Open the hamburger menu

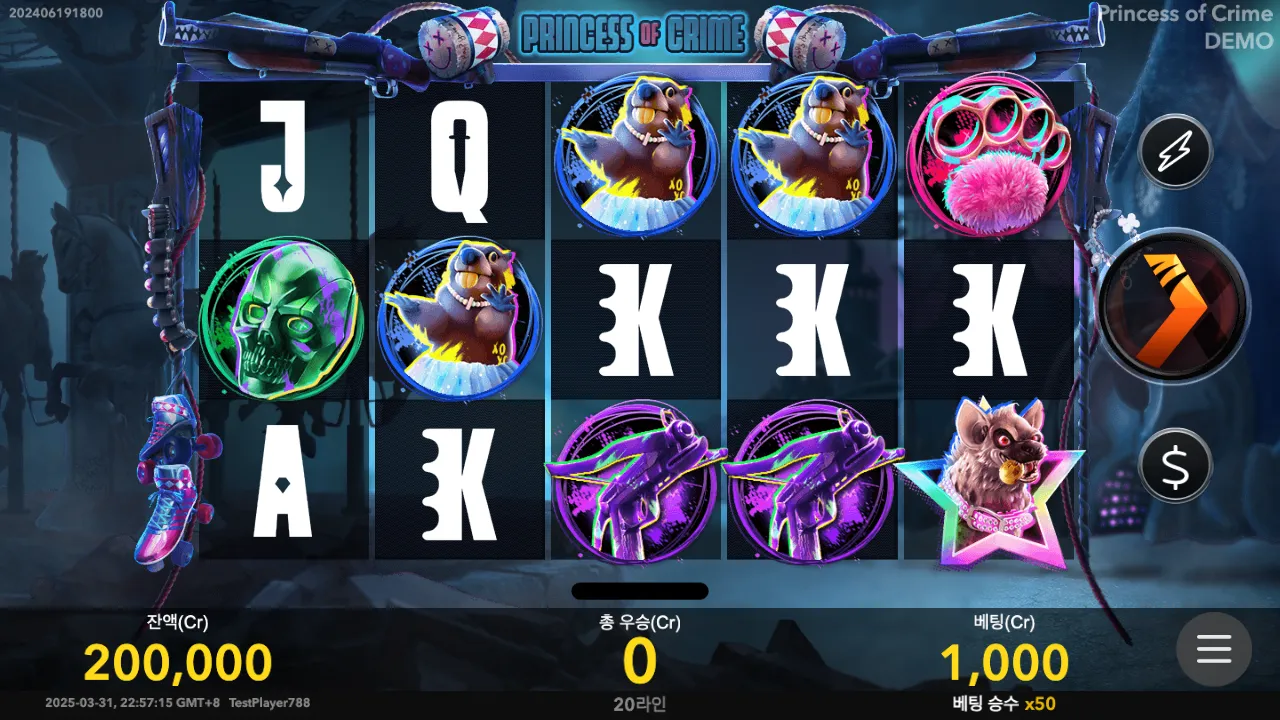[1213, 649]
